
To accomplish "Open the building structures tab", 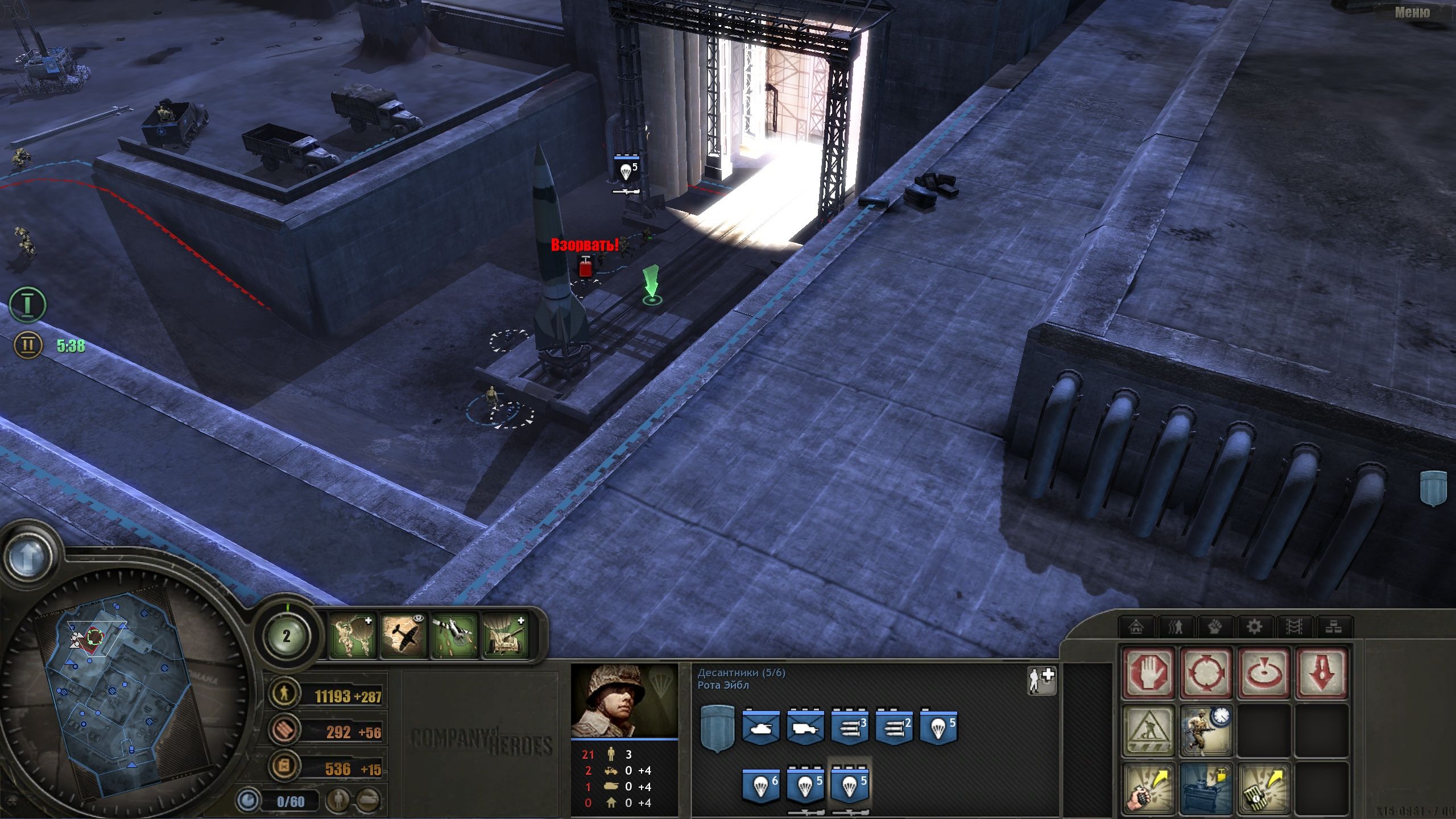I will pos(1136,626).
